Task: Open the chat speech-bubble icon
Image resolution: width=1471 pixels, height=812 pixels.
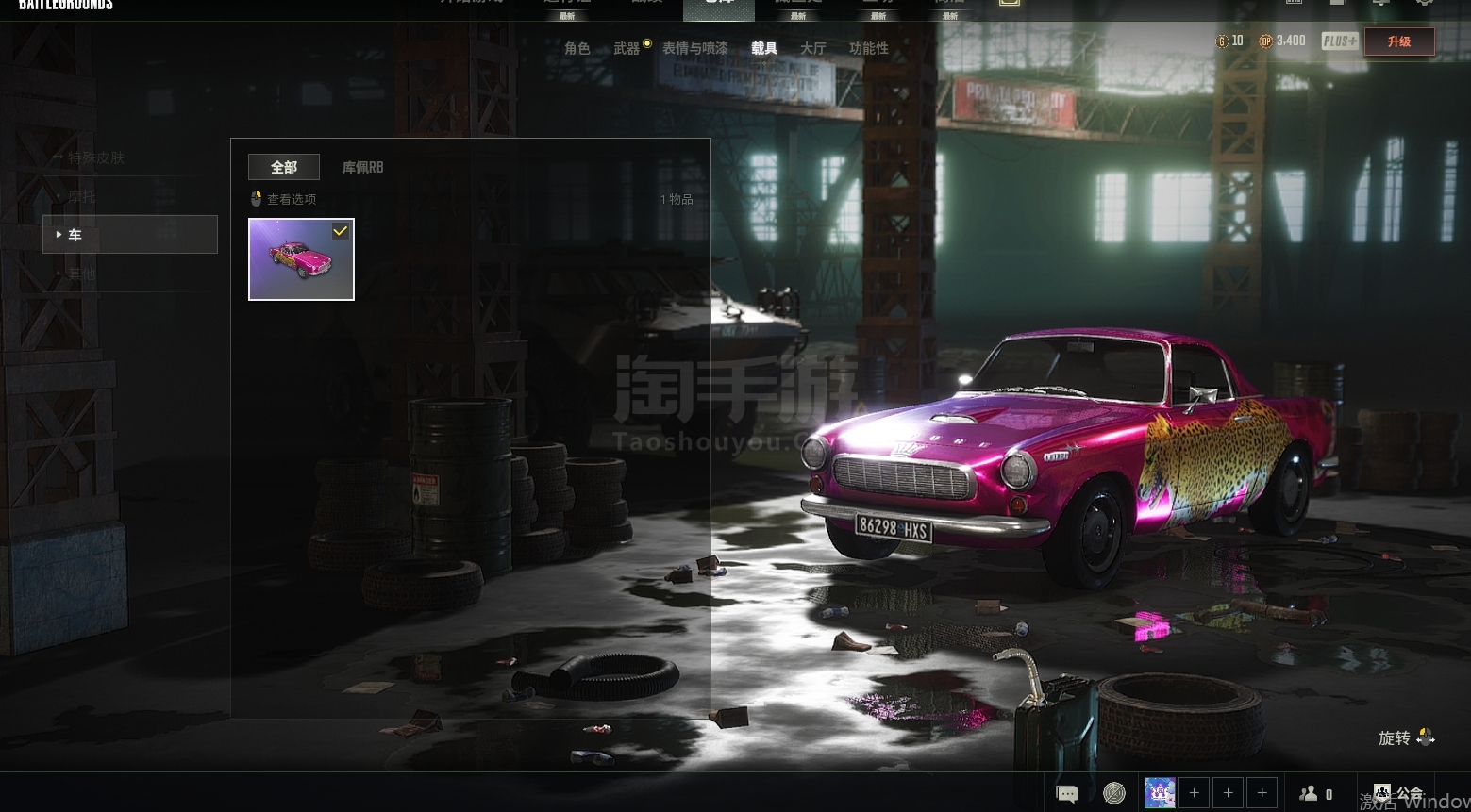Action: 1067,794
